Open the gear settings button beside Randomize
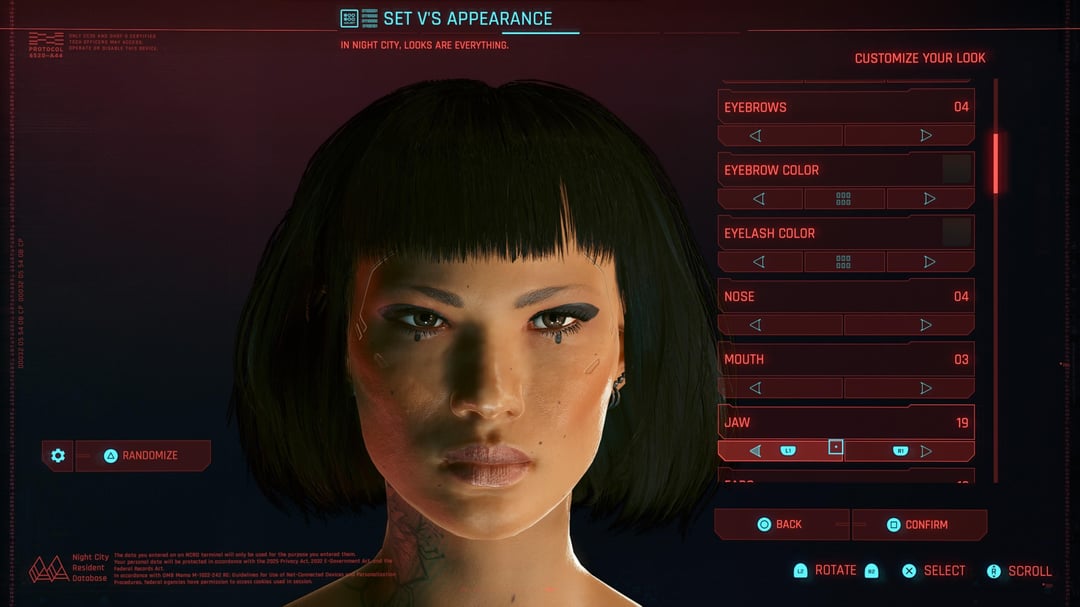This screenshot has height=607, width=1080. pyautogui.click(x=58, y=456)
